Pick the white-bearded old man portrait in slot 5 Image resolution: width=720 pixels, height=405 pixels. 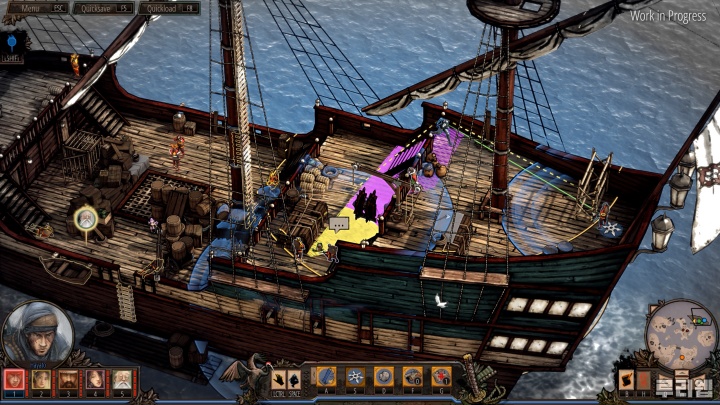click(121, 380)
